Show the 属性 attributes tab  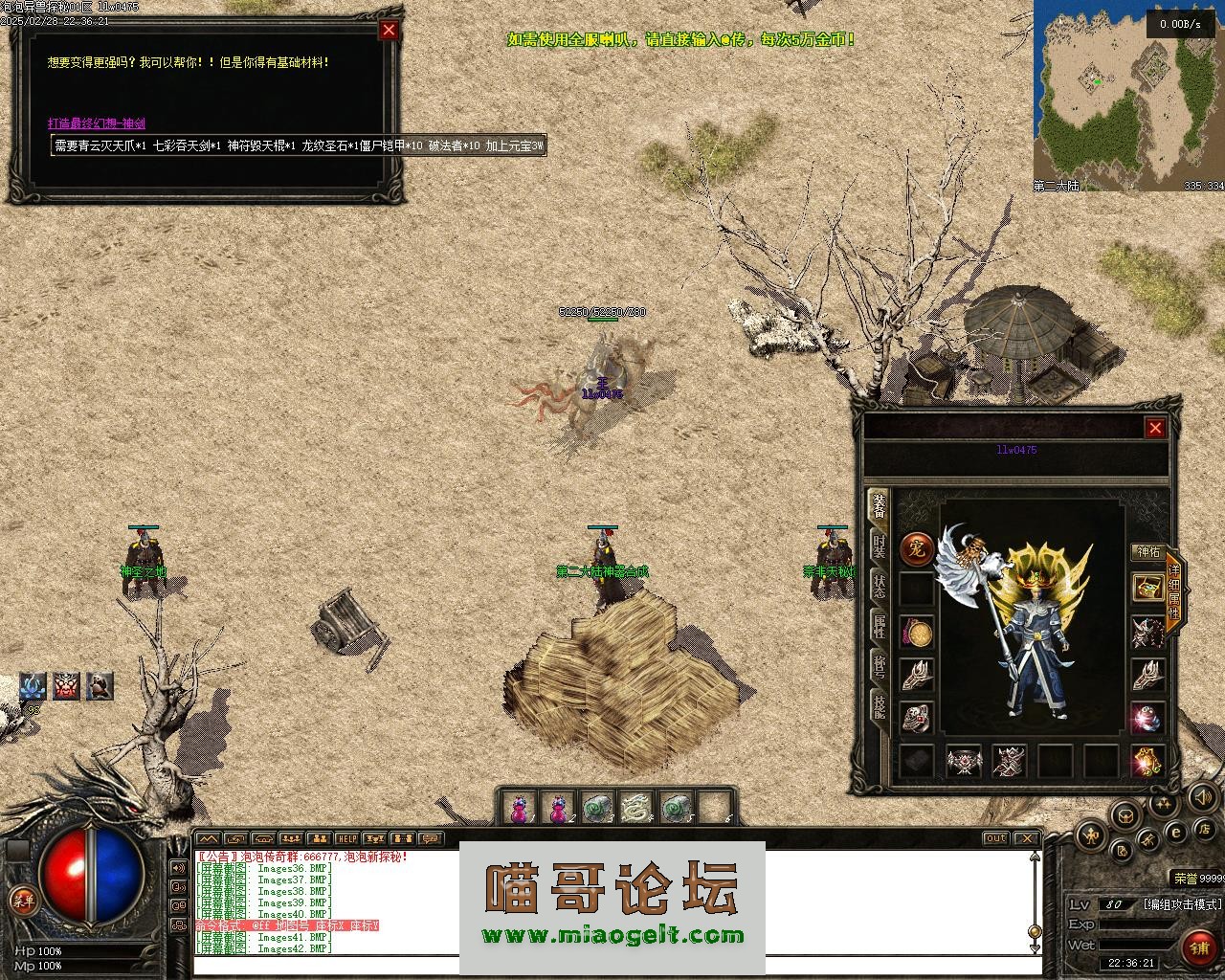[x=878, y=626]
